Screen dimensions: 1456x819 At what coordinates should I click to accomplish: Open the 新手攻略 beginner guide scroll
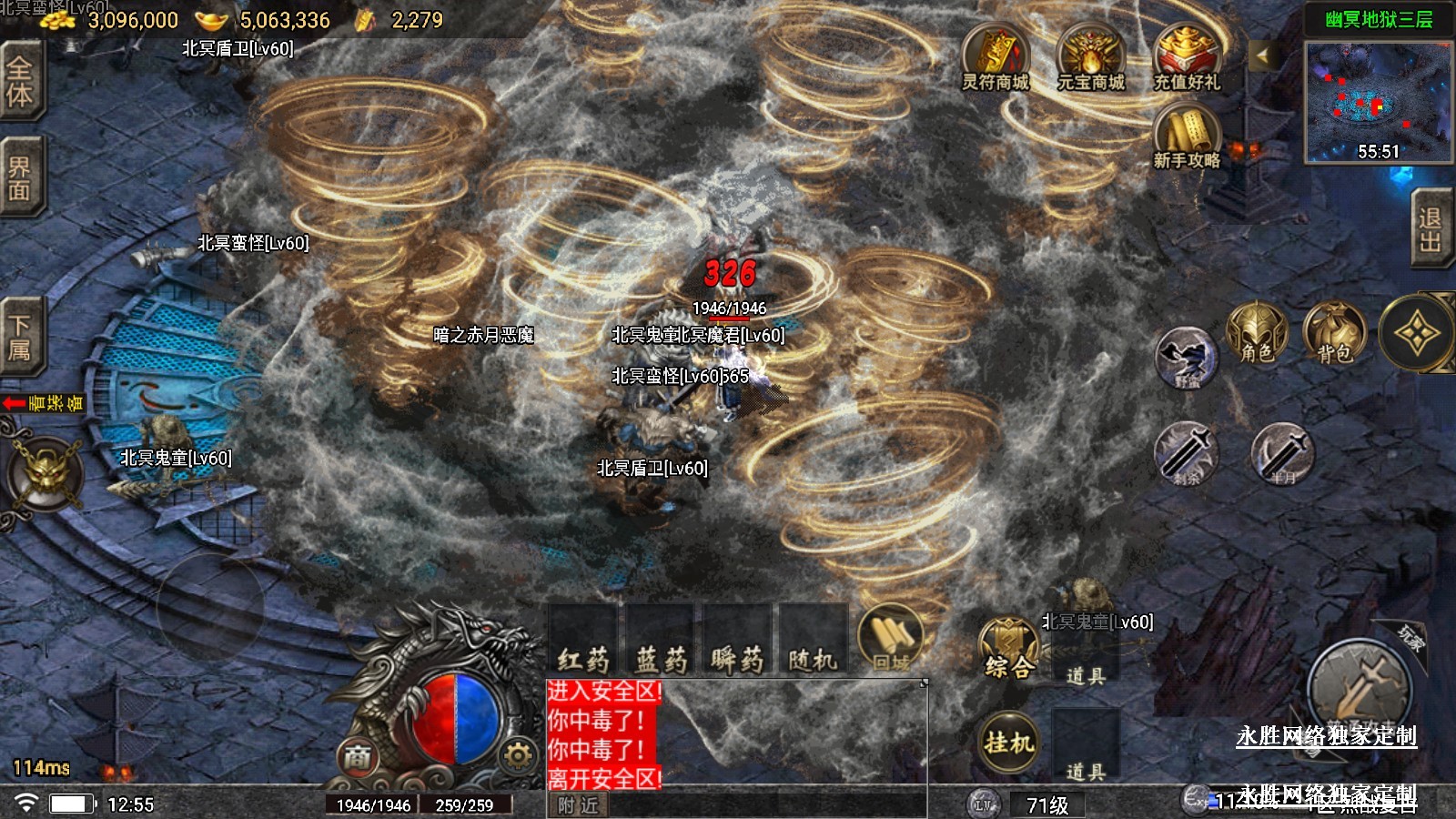[1187, 136]
